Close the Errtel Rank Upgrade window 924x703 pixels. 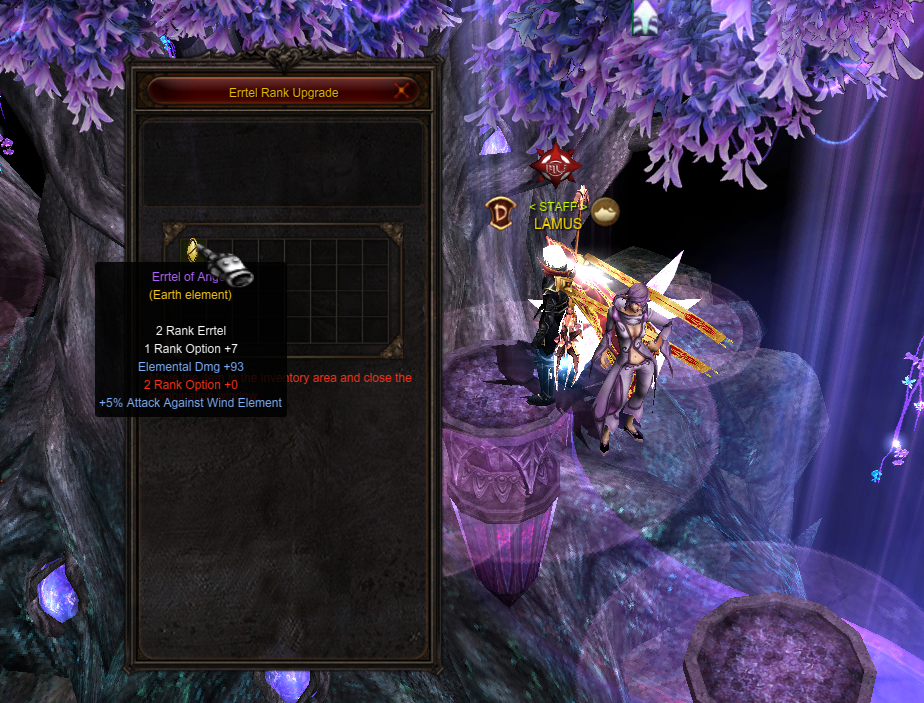pyautogui.click(x=403, y=91)
